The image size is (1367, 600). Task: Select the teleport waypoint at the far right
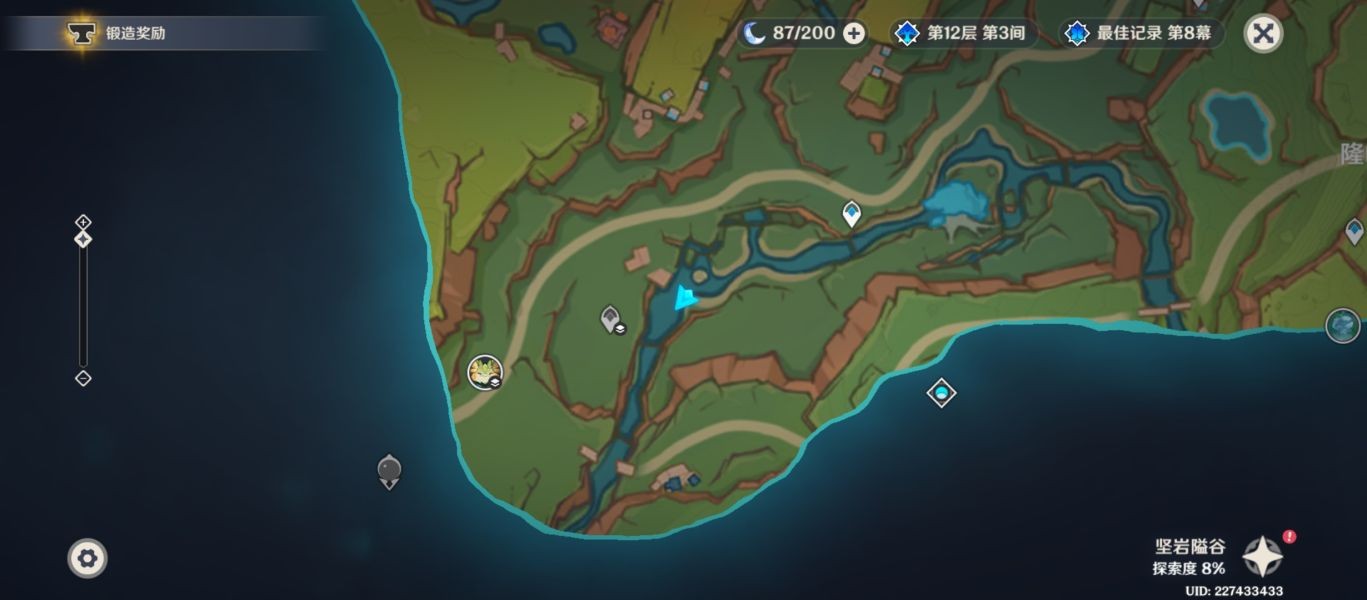point(1354,232)
